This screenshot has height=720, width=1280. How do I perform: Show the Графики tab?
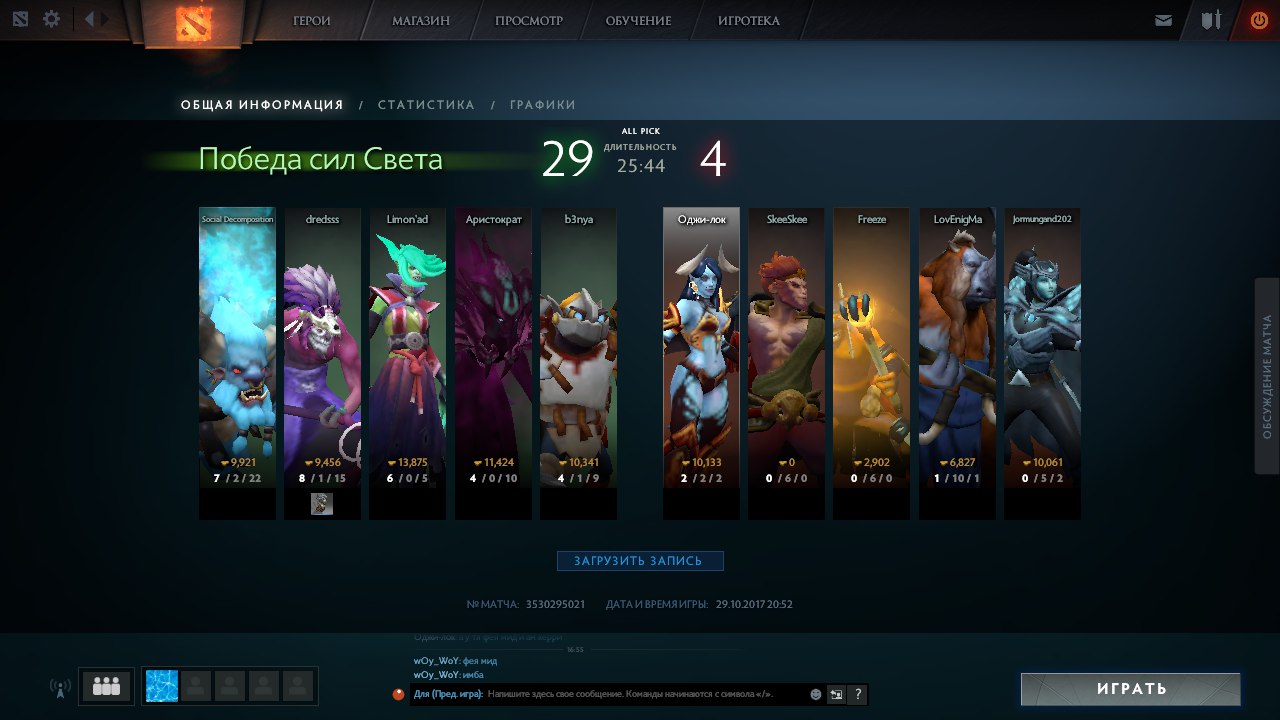[x=542, y=105]
